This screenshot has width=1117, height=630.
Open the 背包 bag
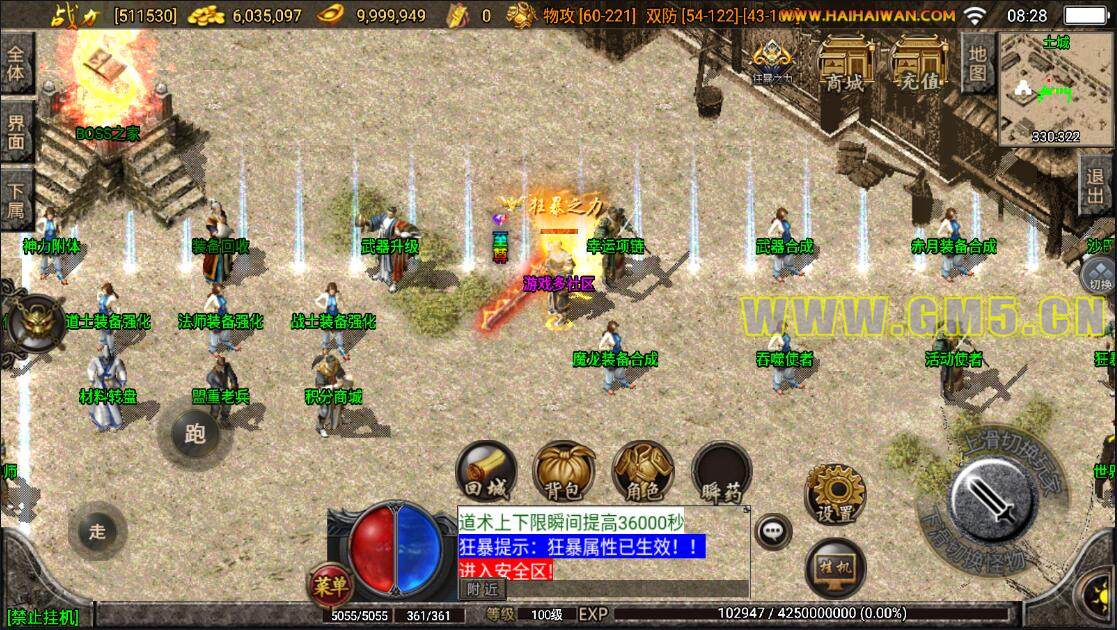564,471
